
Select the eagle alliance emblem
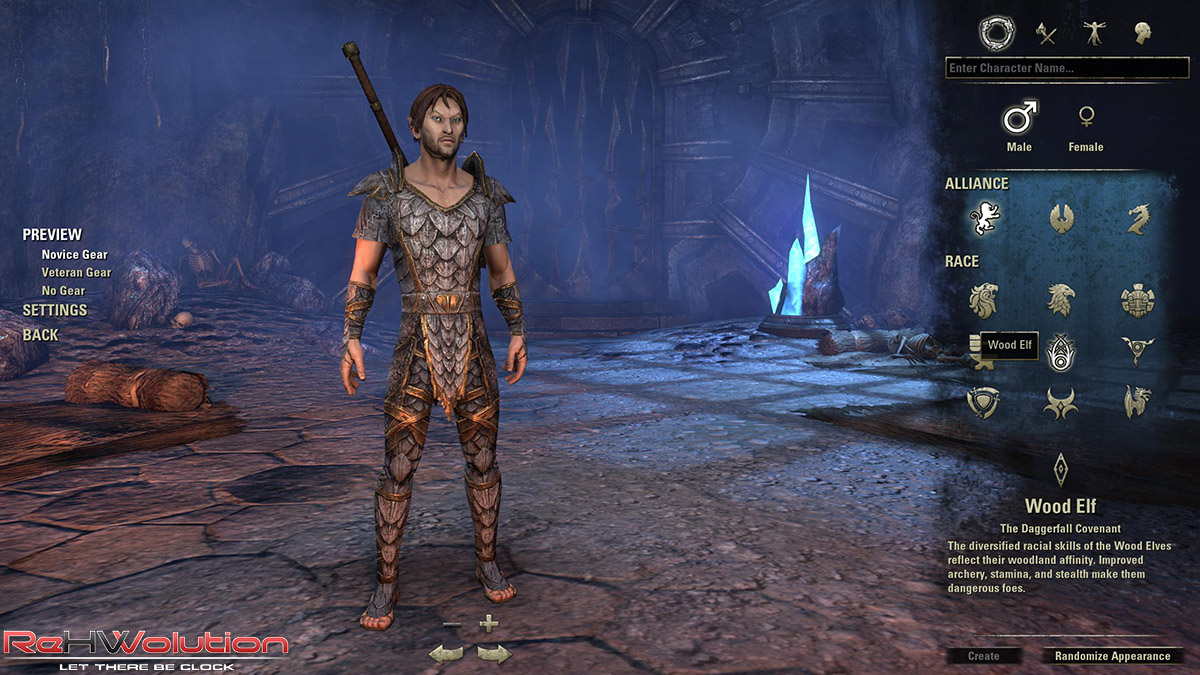click(x=1061, y=218)
